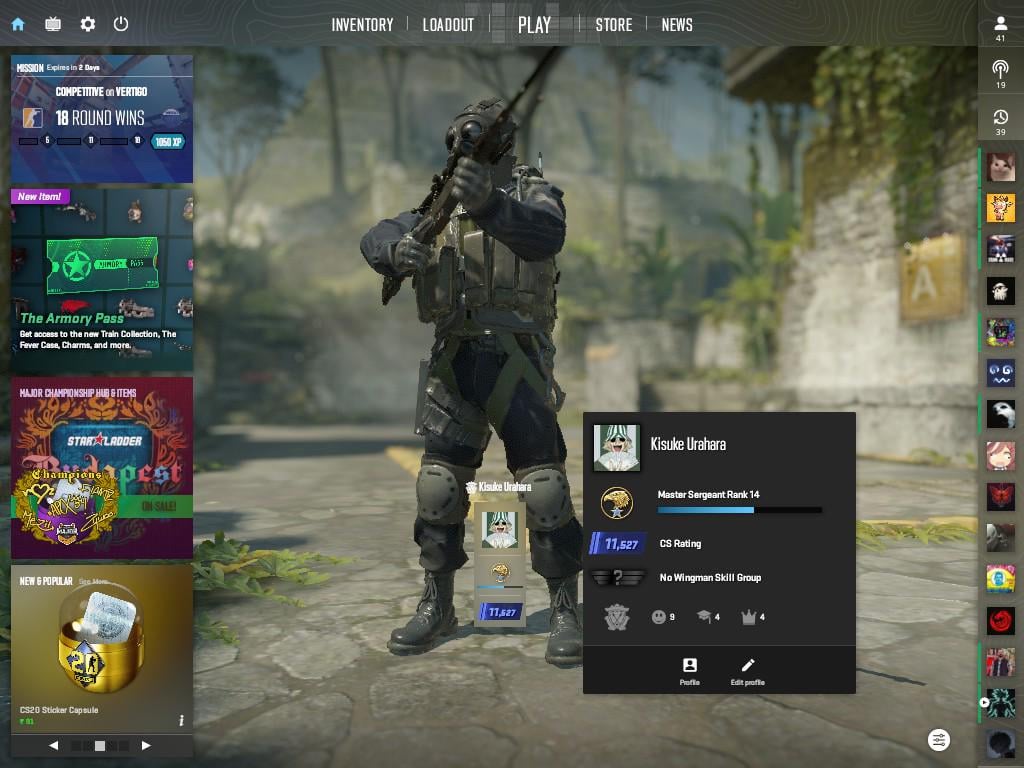Open the watch TV icon

point(53,24)
